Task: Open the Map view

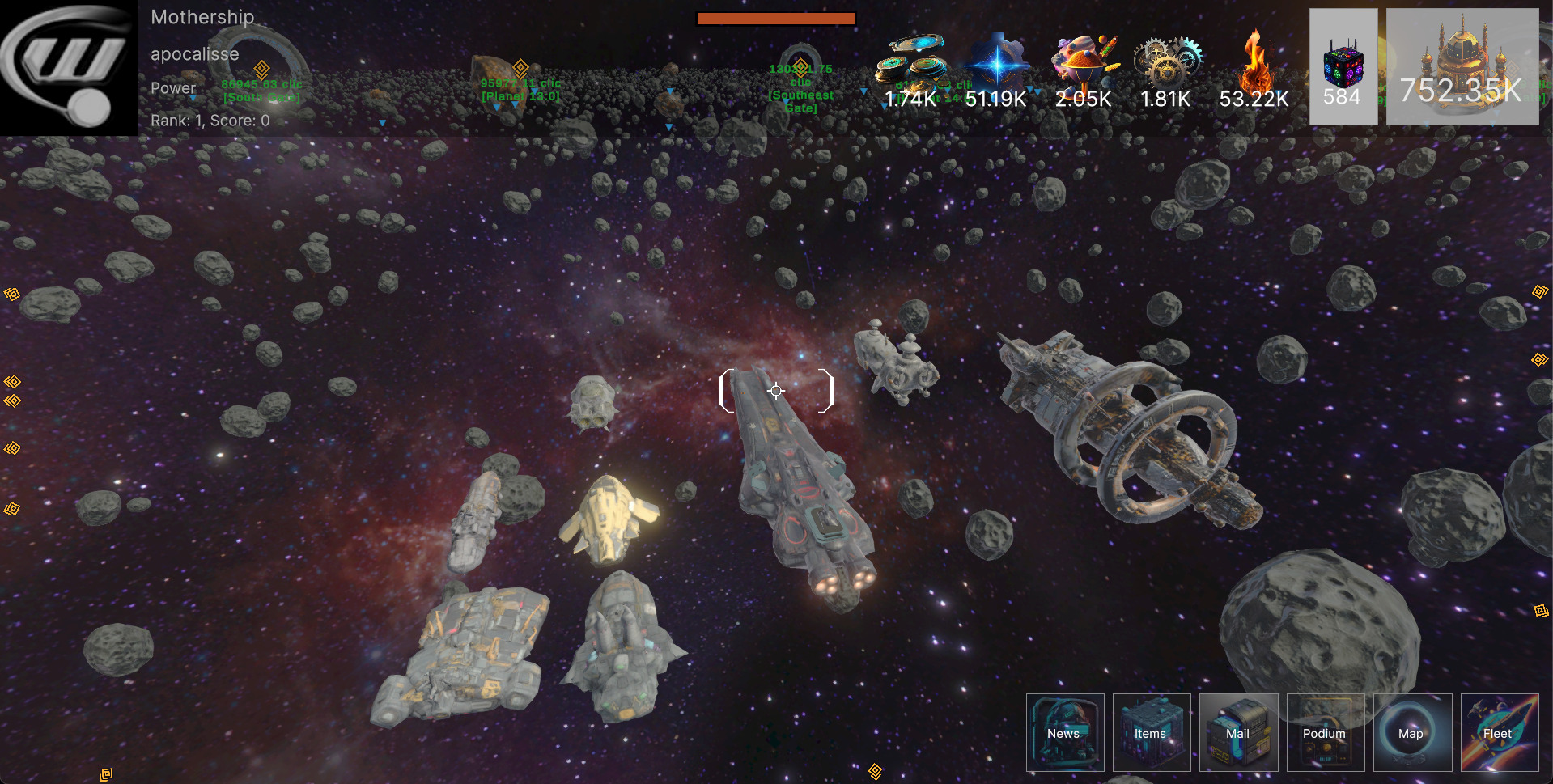Action: click(1411, 732)
